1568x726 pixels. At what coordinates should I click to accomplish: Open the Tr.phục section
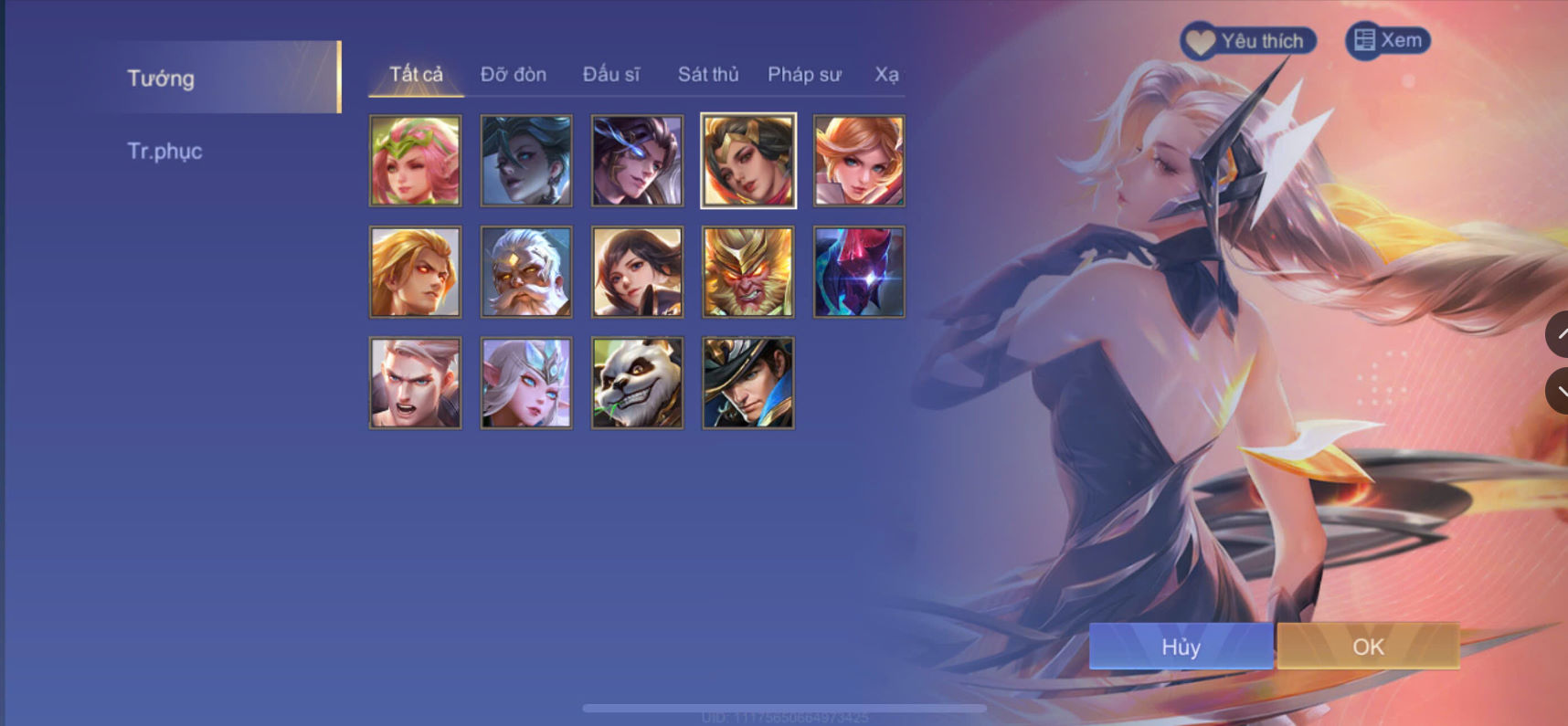(165, 151)
